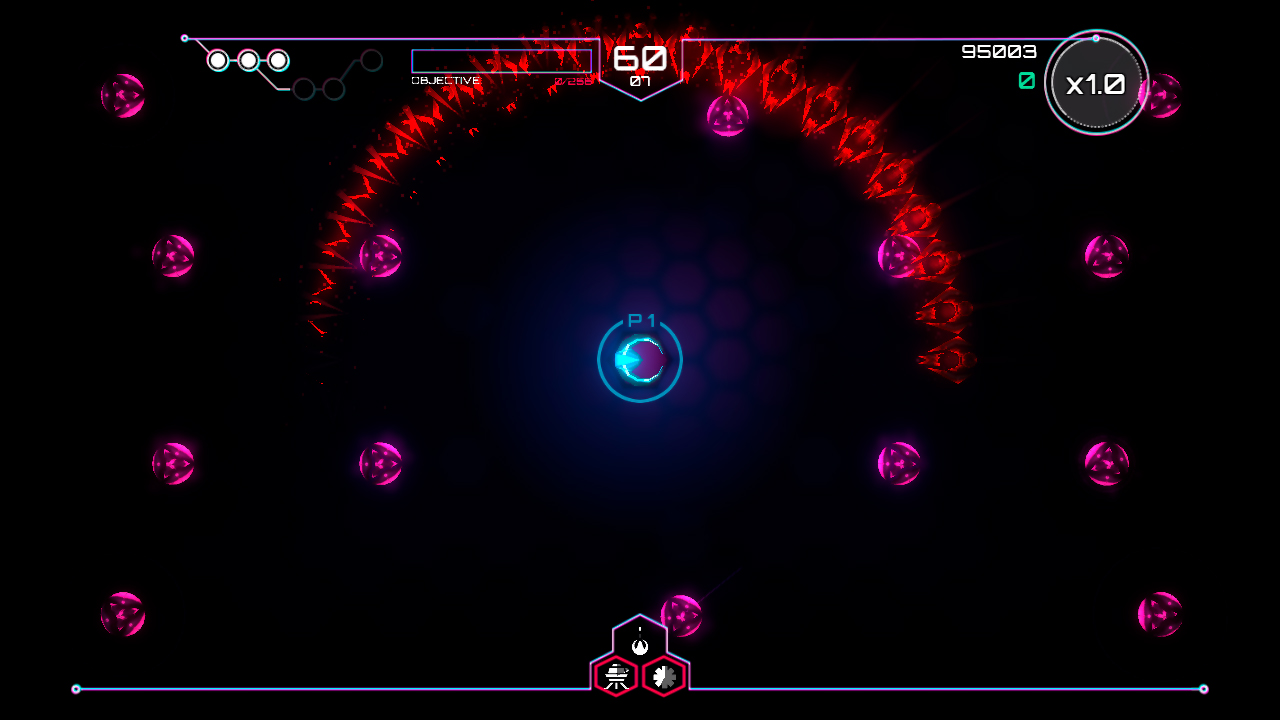Screen dimensions: 1280x720
Task: Click the third filled life orb
Action: coord(277,60)
